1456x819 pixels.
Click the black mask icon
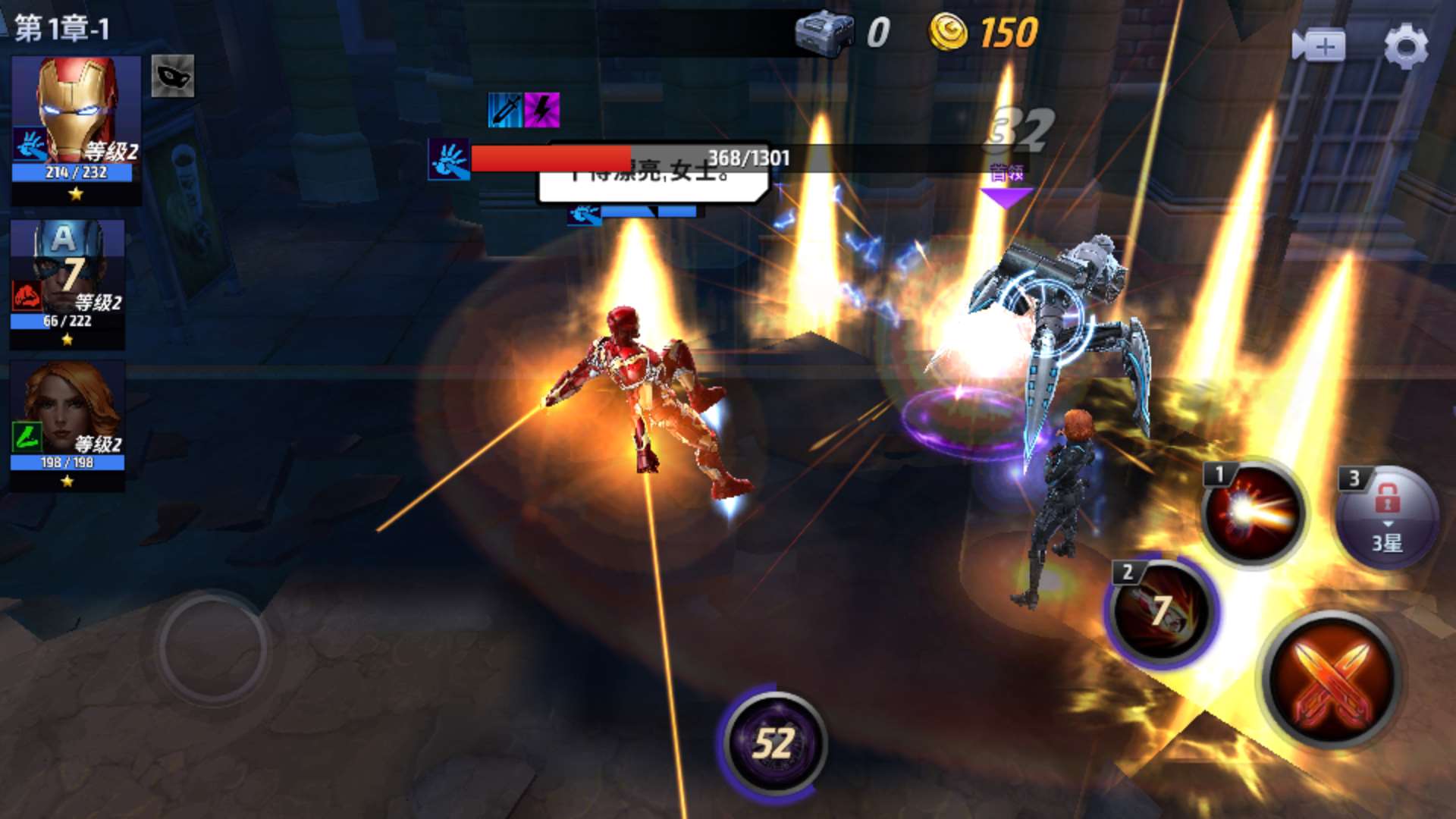173,76
